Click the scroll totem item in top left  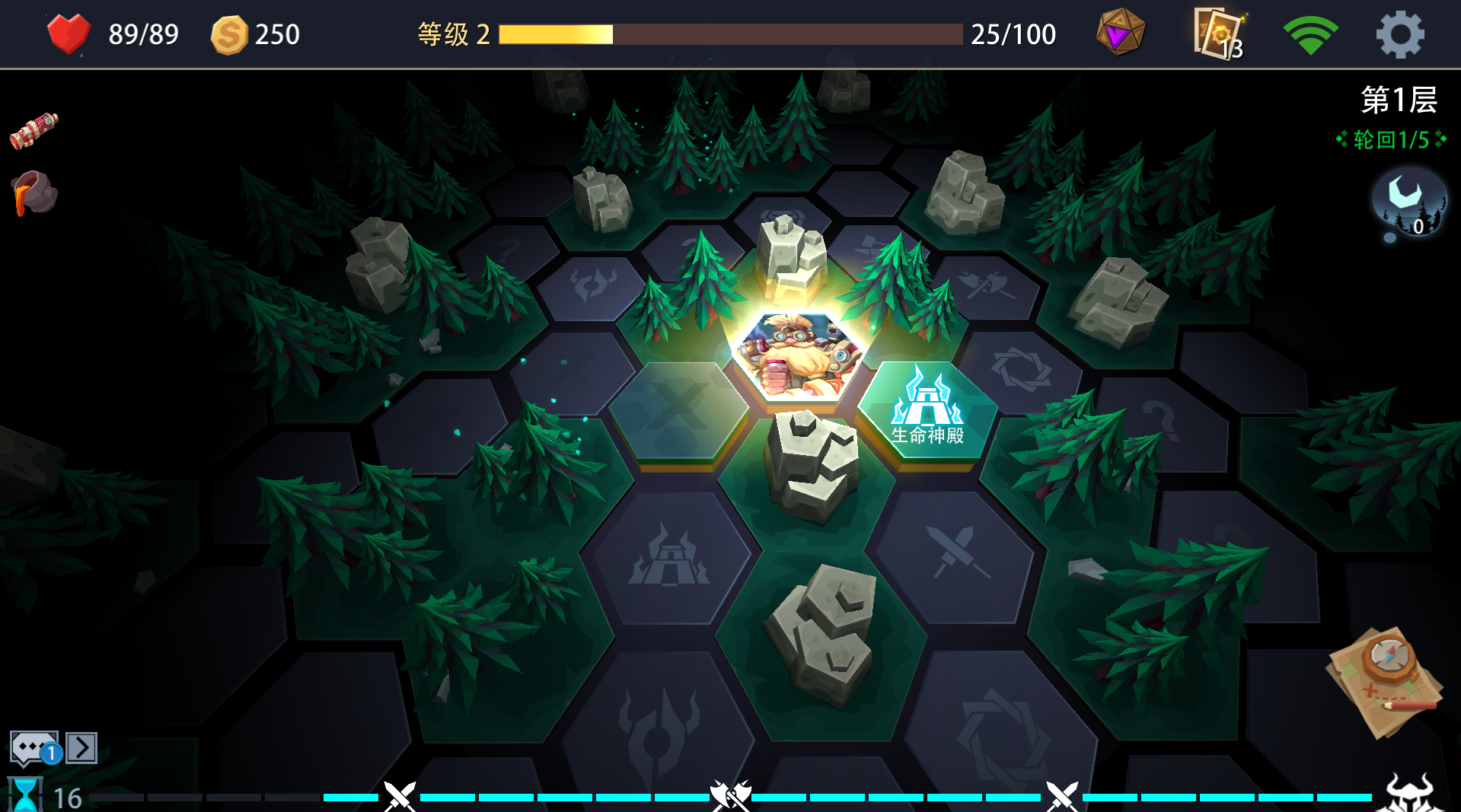[33, 129]
